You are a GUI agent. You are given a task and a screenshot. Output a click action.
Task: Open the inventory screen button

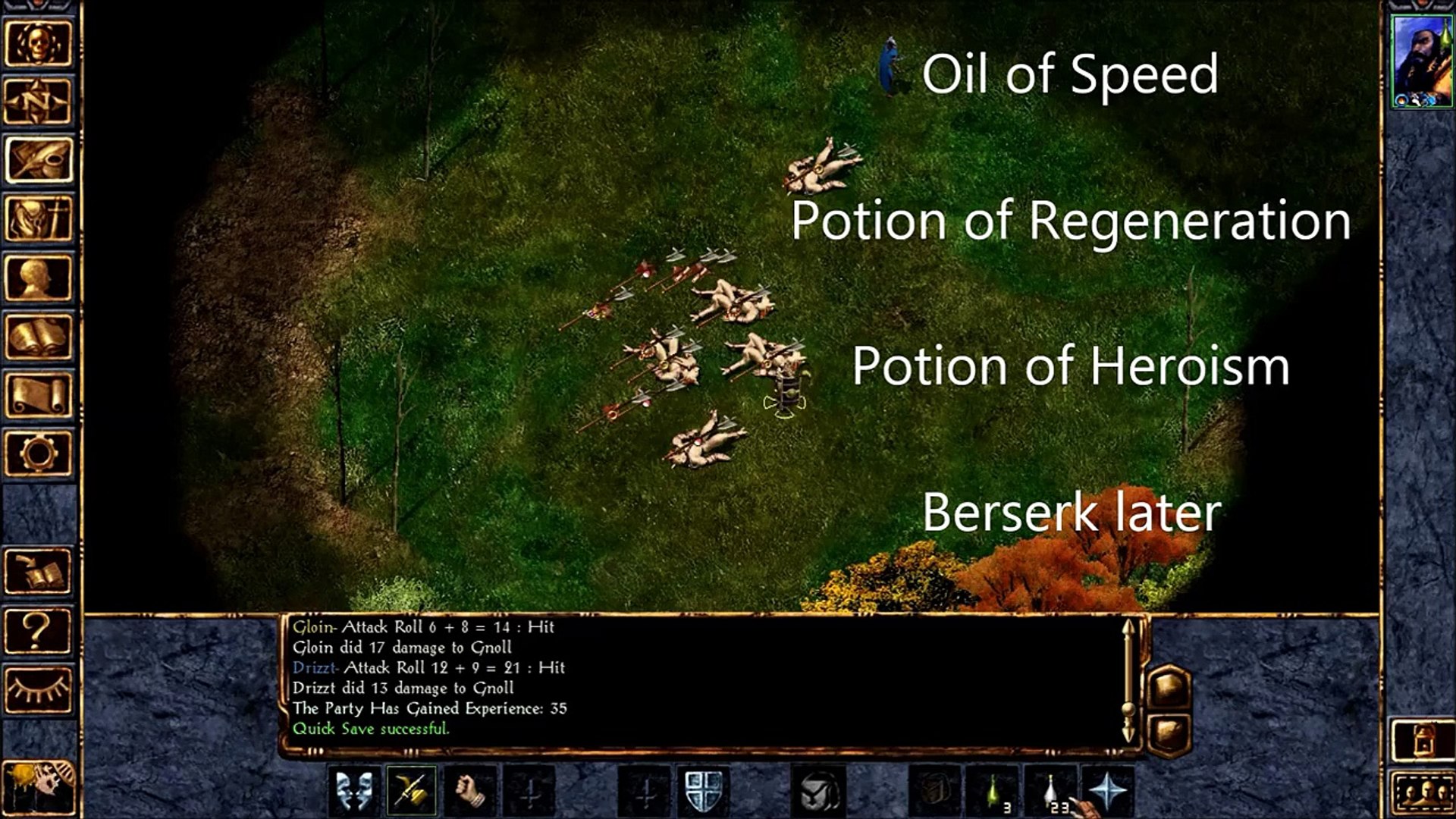[x=39, y=218]
